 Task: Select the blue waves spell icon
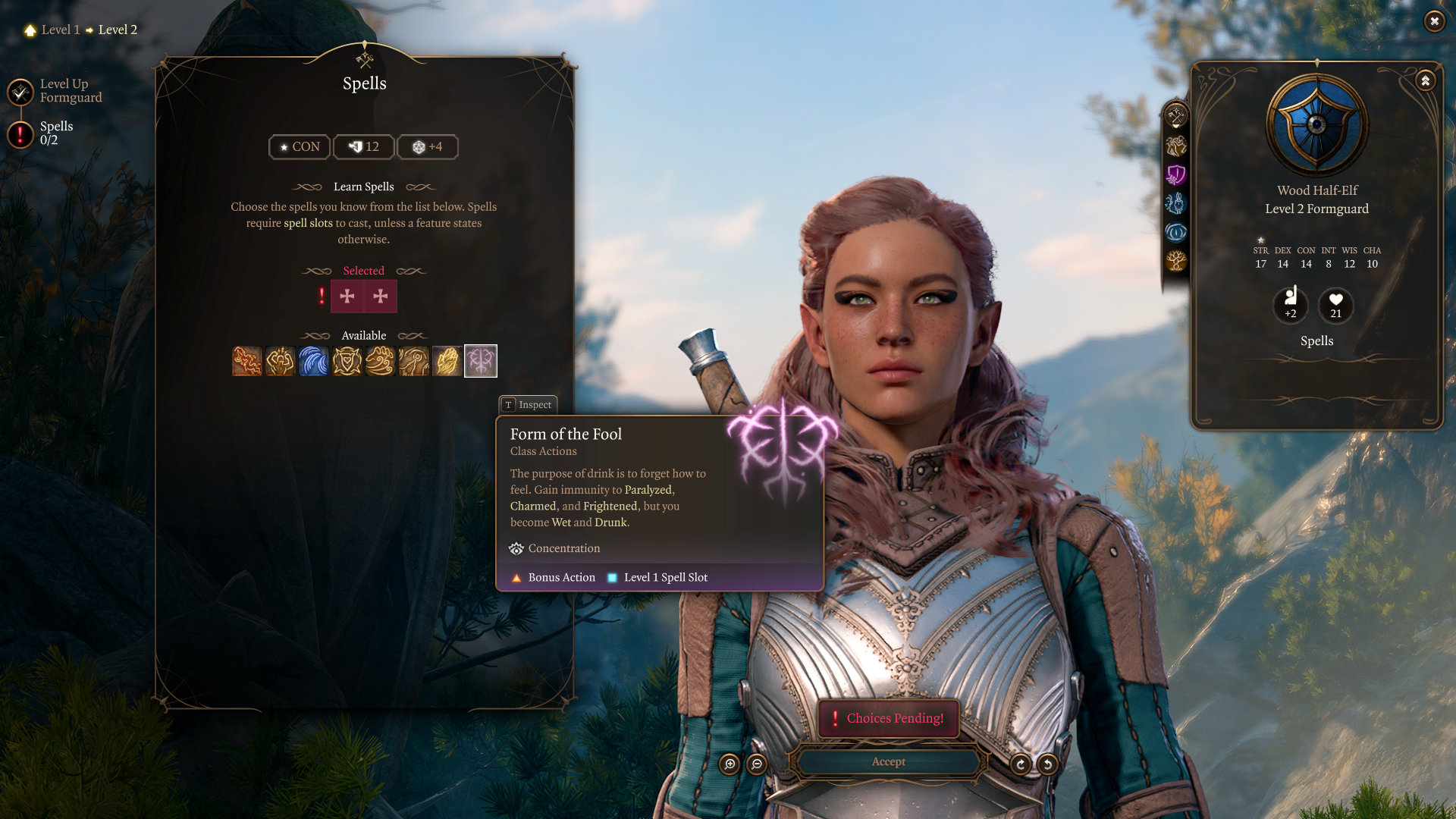[314, 361]
